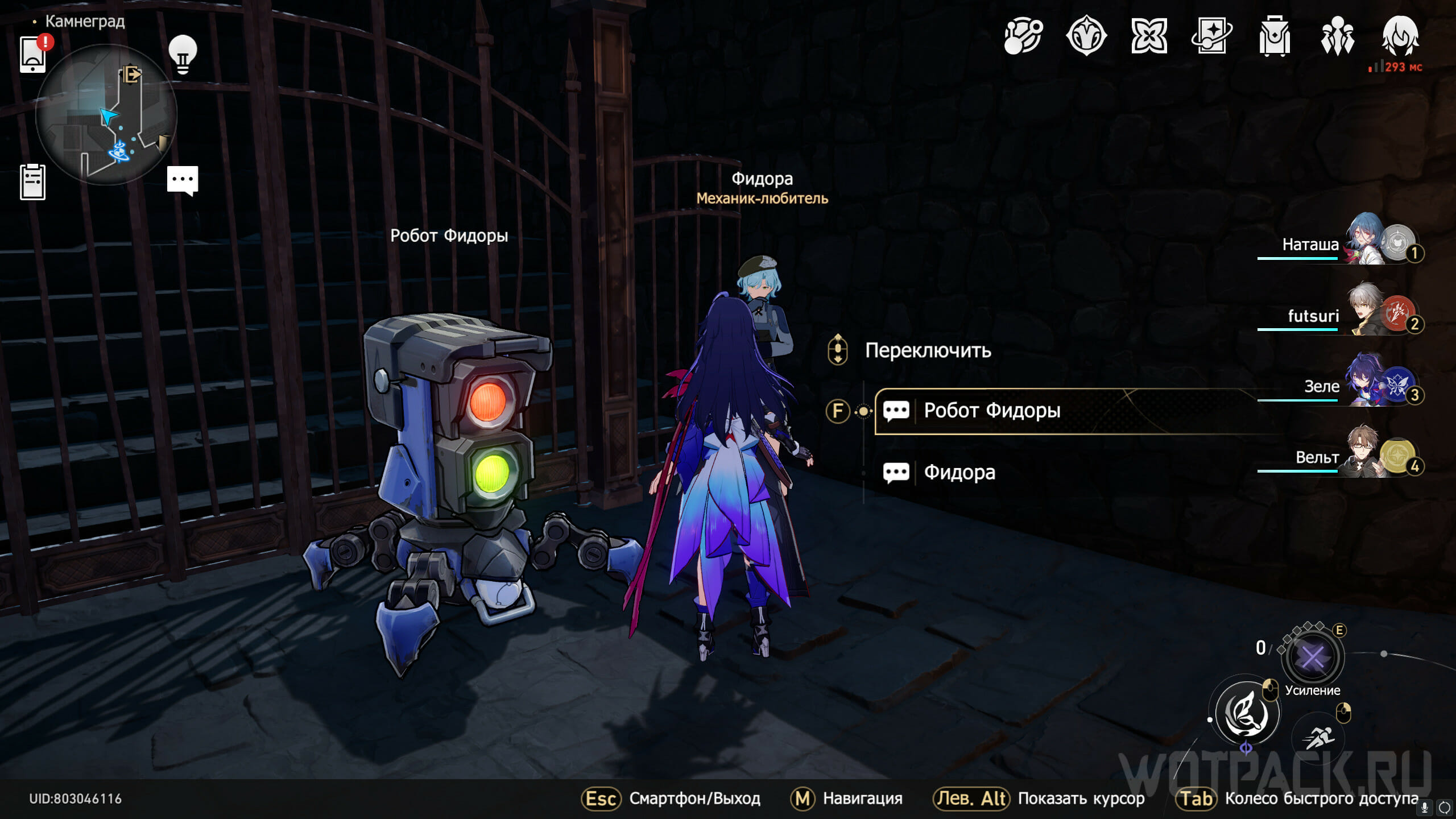Activate the Усиление technique skill
The width and height of the screenshot is (1456, 819).
tap(1313, 657)
